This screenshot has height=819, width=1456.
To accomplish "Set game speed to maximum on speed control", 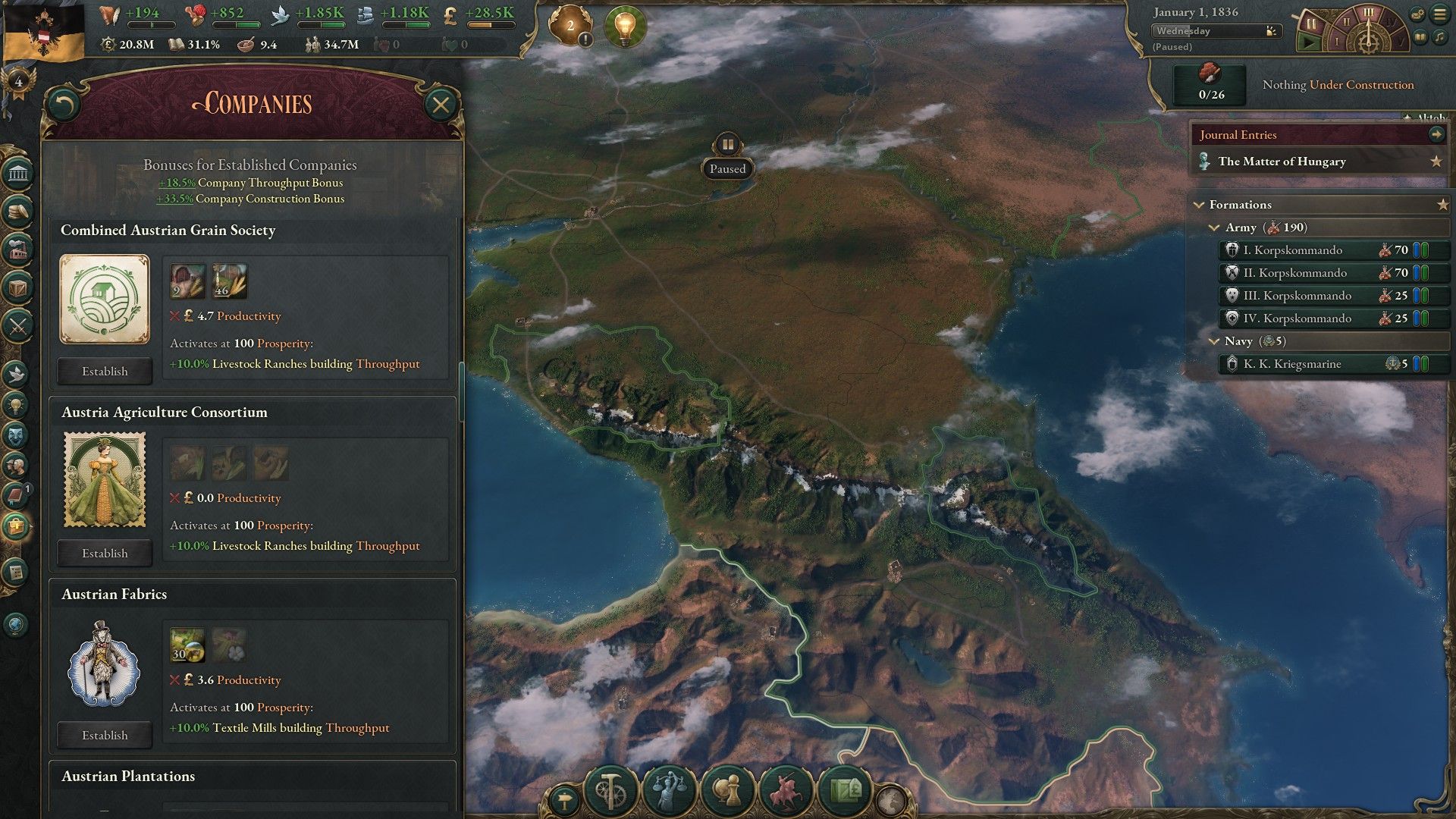I will pos(1401,42).
